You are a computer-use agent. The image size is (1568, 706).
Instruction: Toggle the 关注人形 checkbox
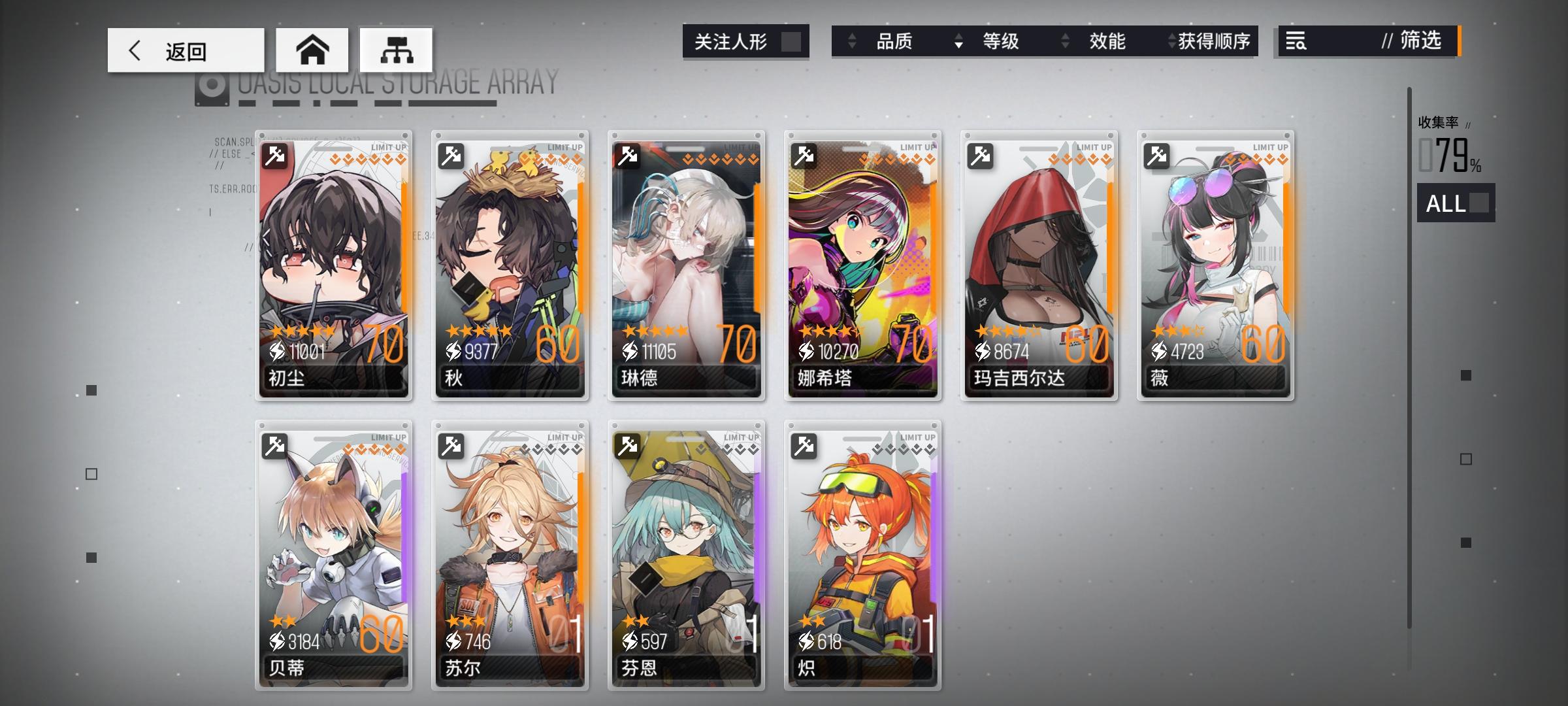tap(792, 41)
